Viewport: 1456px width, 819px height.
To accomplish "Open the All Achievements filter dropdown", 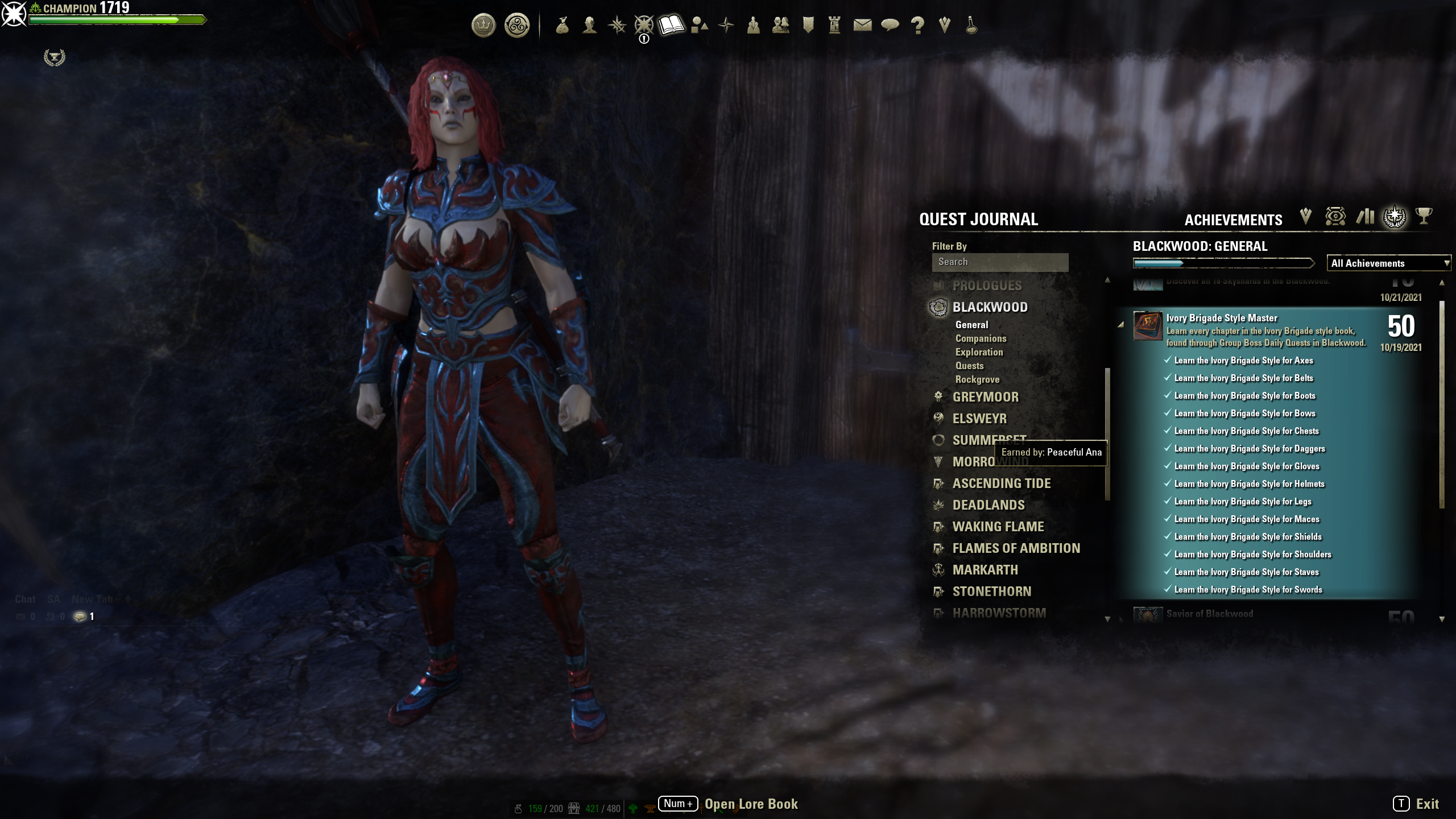I will (1388, 263).
